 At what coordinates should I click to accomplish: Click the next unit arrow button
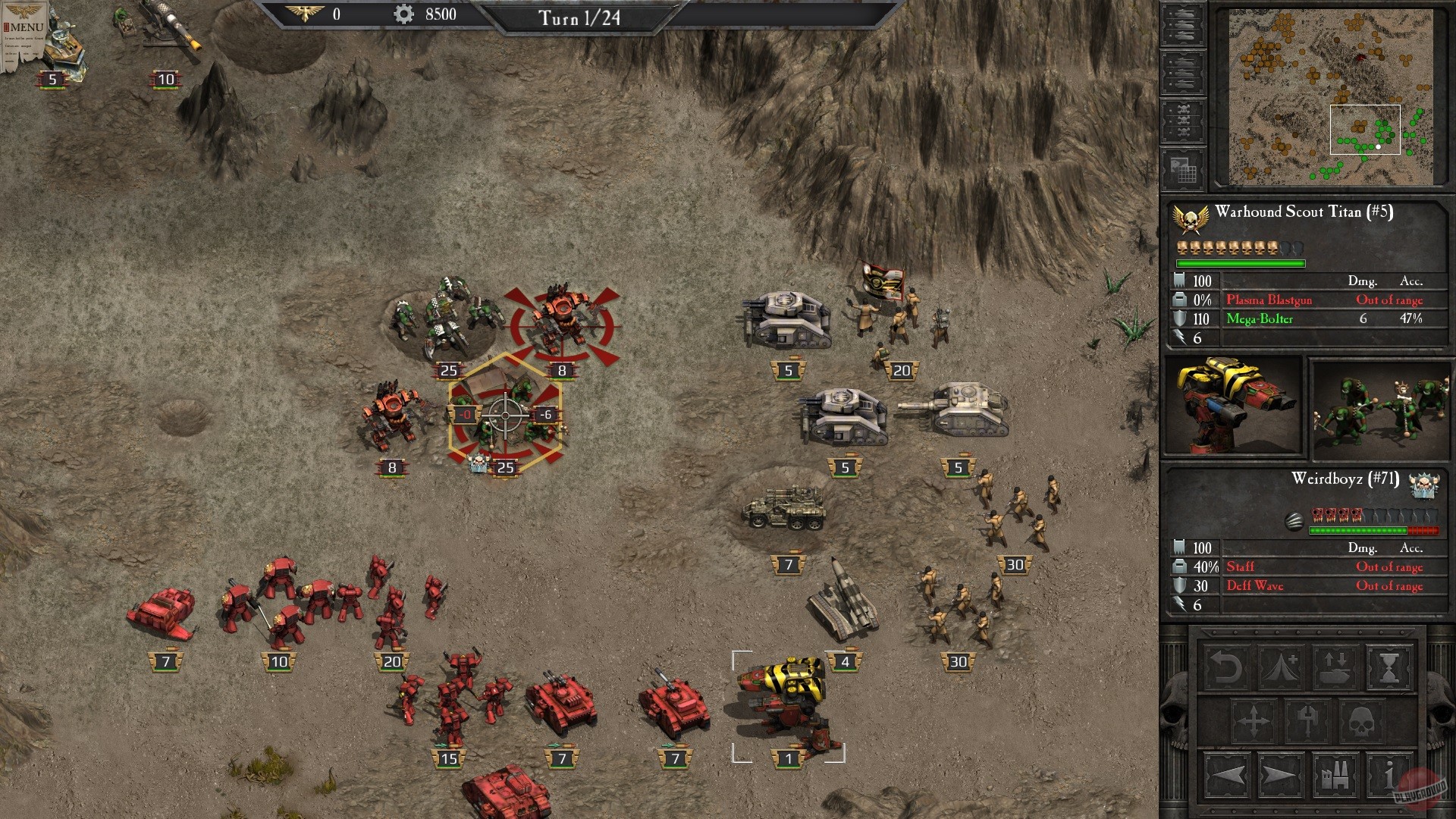[1279, 776]
